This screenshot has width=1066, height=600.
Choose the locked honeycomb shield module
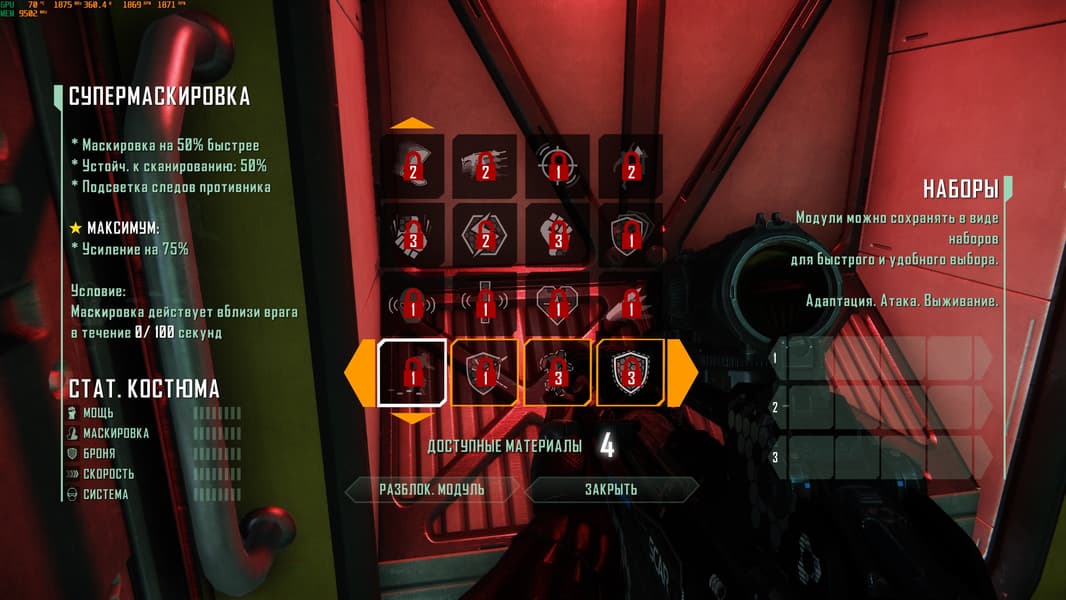630,373
